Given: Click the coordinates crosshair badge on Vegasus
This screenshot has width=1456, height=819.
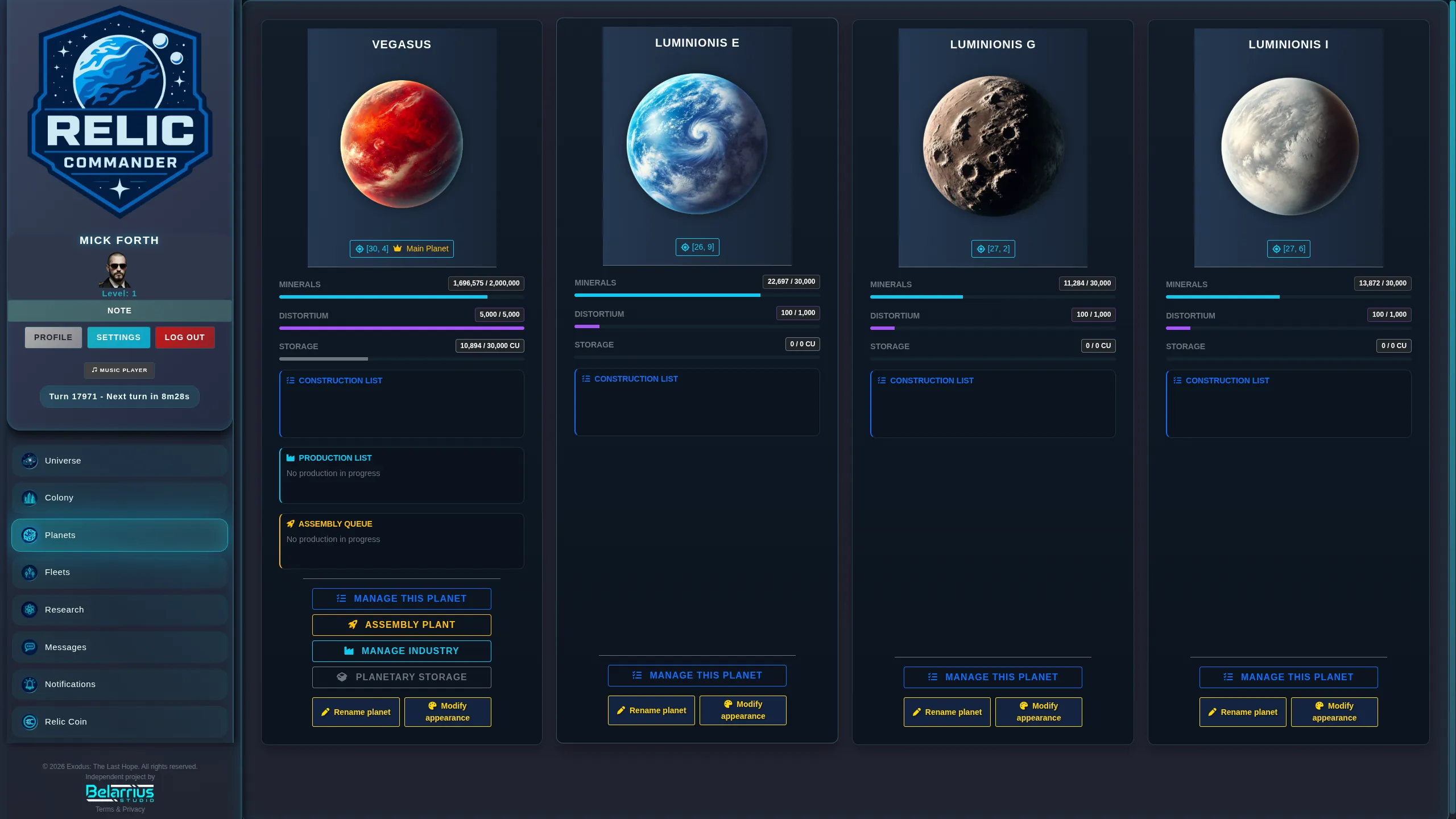Looking at the screenshot, I should pos(371,249).
